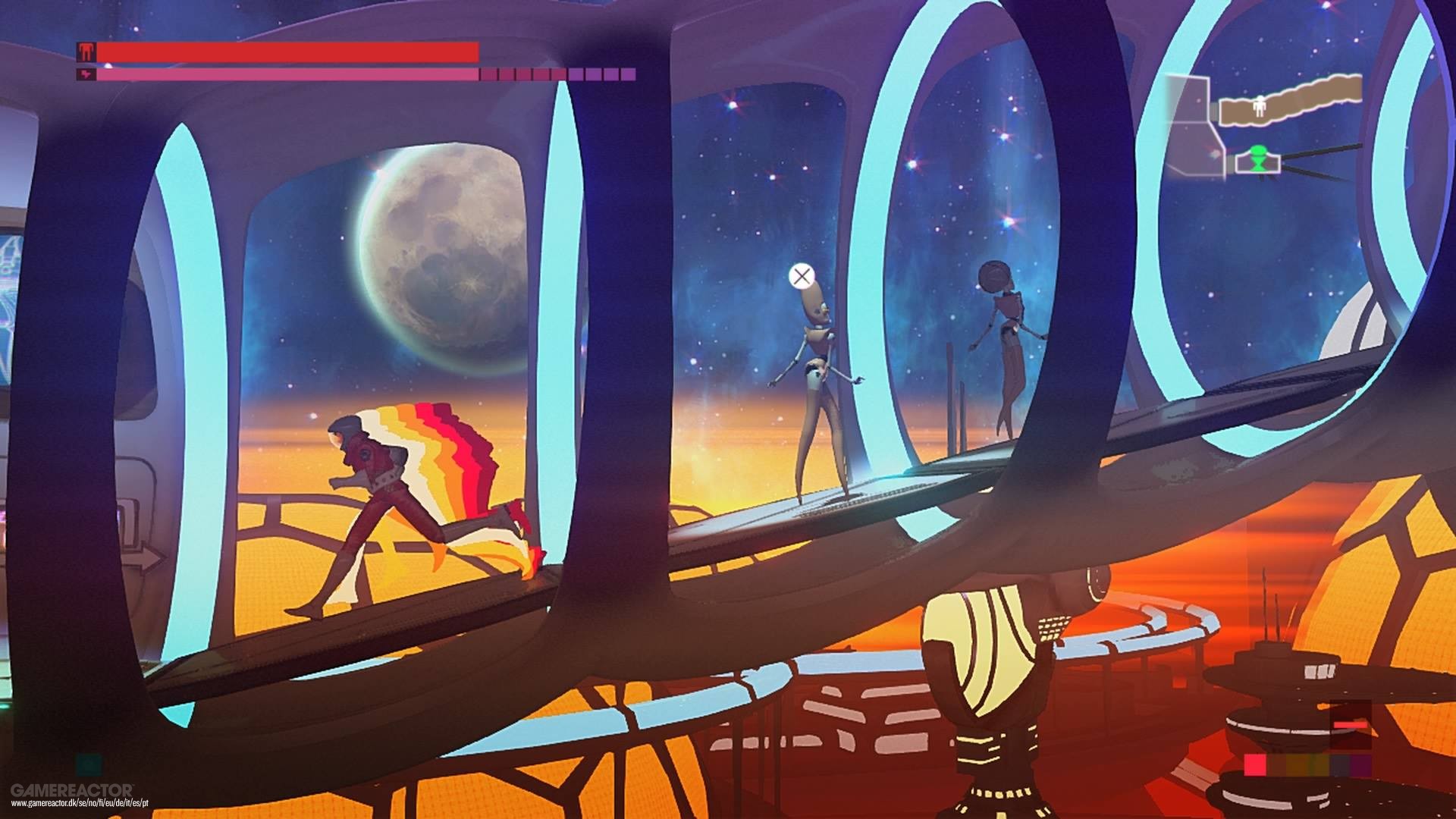Viewport: 1456px width, 819px height.
Task: Select the white astronaut marker on the minimap
Action: (x=1260, y=107)
